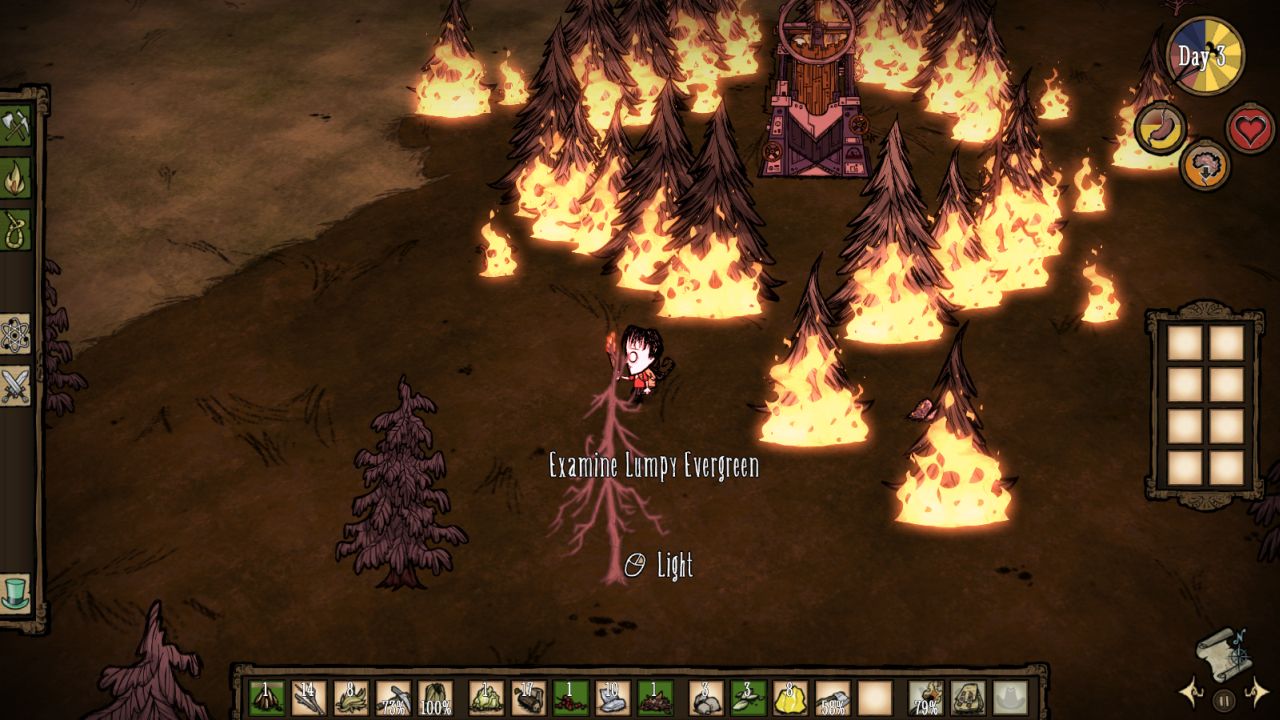Select the pickaxe at 73% durability
The image size is (1280, 720).
393,697
